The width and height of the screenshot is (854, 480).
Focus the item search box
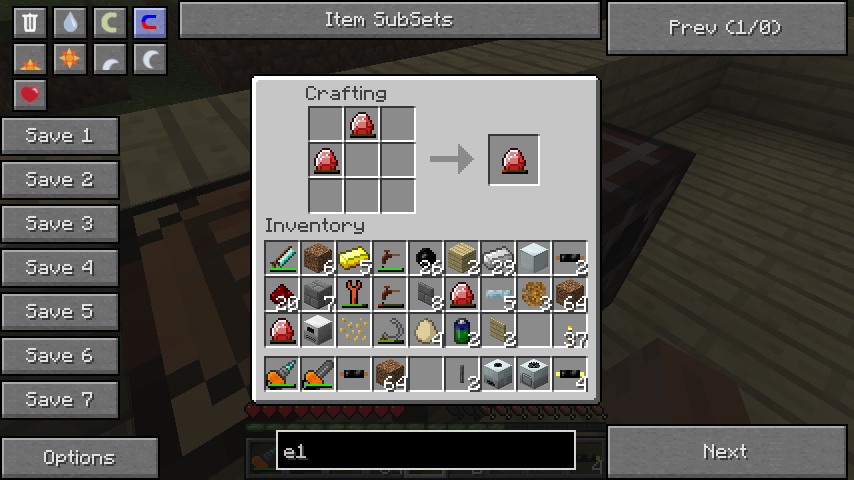click(426, 451)
